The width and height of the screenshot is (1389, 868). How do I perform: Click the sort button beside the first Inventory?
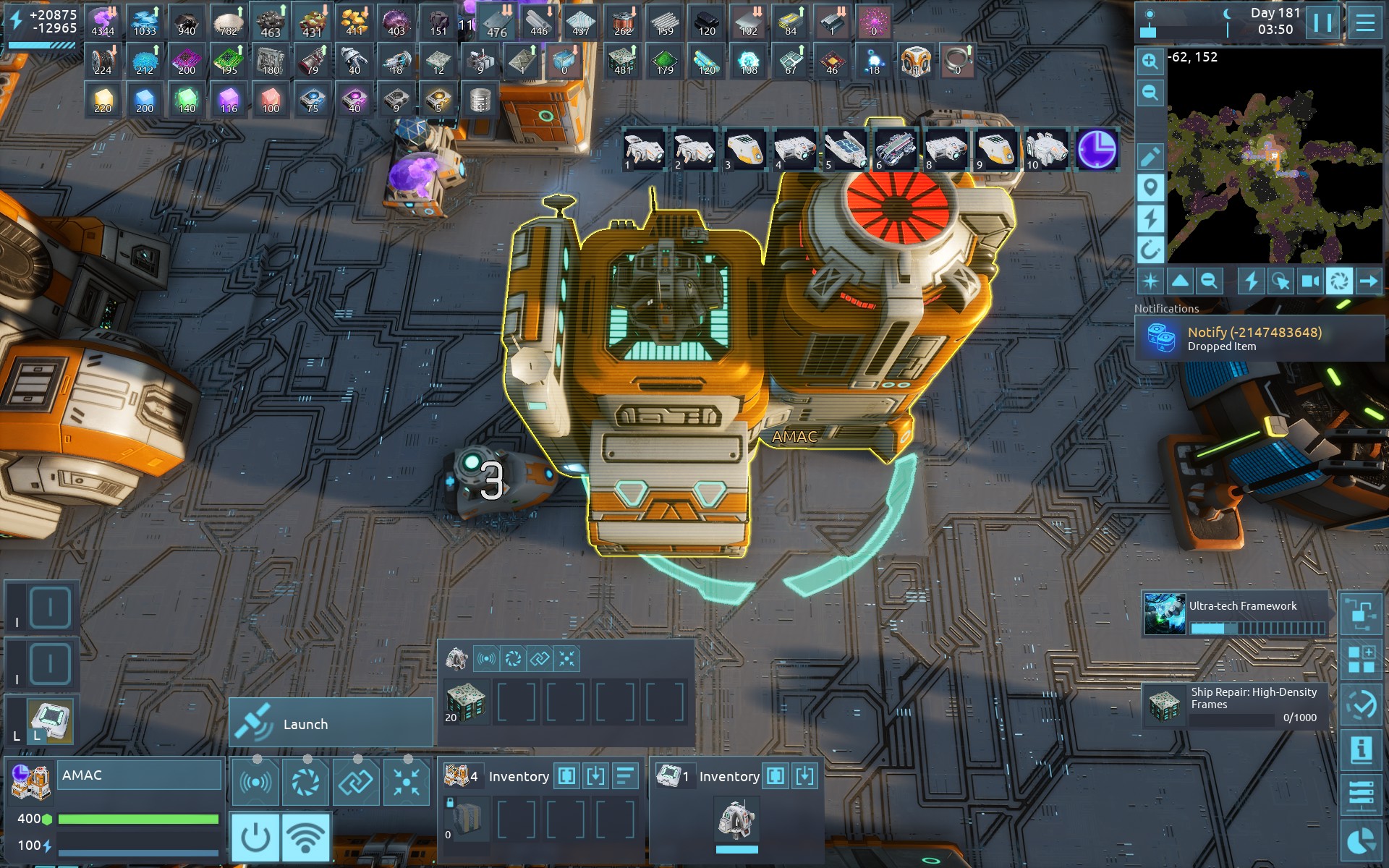[625, 776]
